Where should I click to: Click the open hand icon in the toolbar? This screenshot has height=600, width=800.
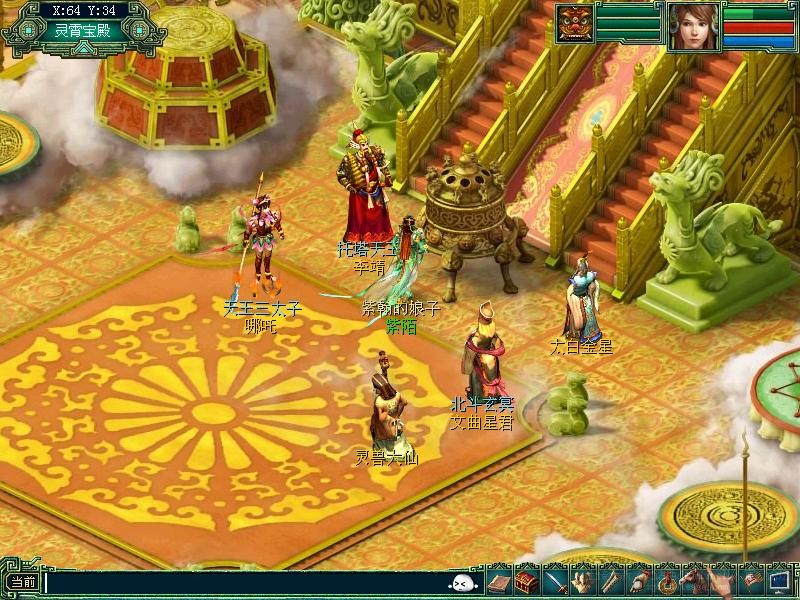582,580
